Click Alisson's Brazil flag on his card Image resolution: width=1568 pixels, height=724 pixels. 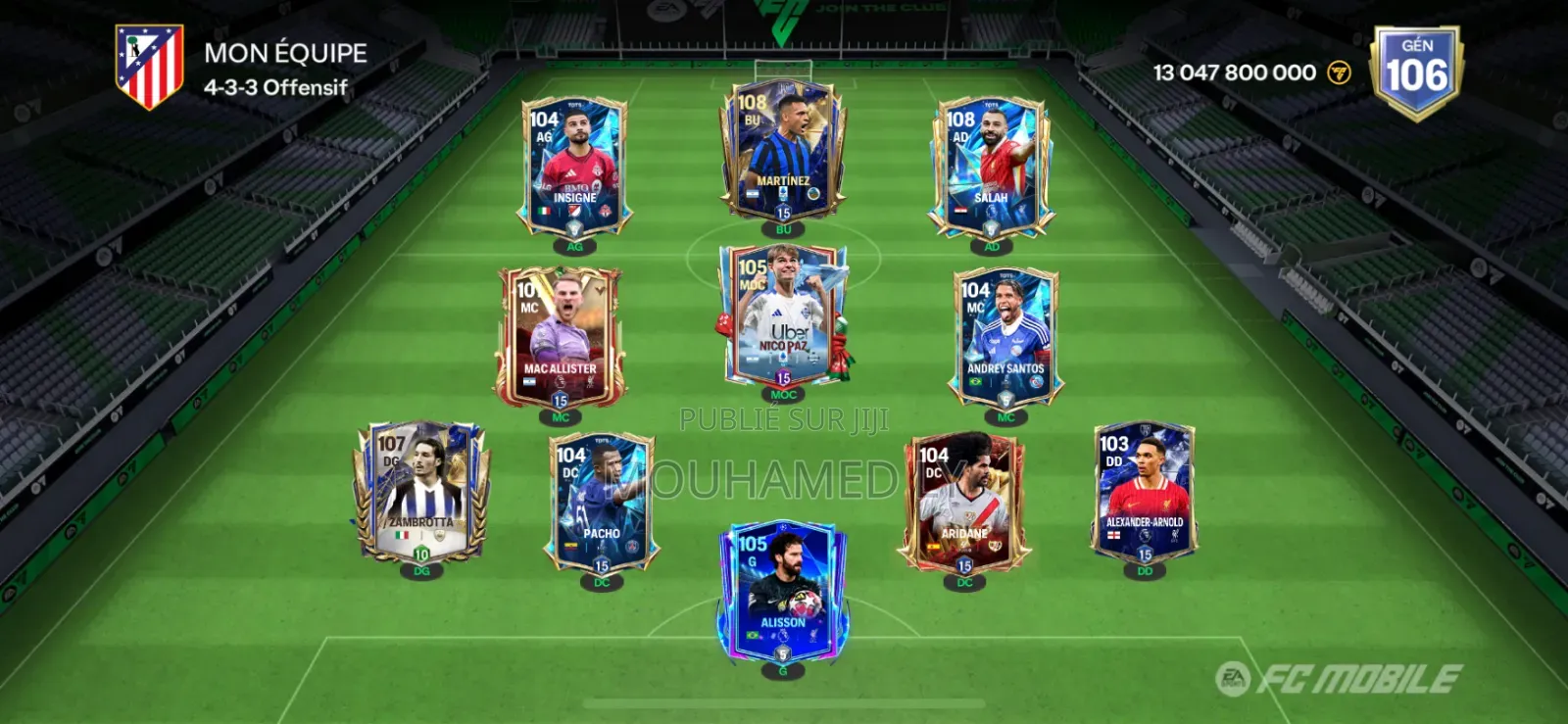[751, 637]
